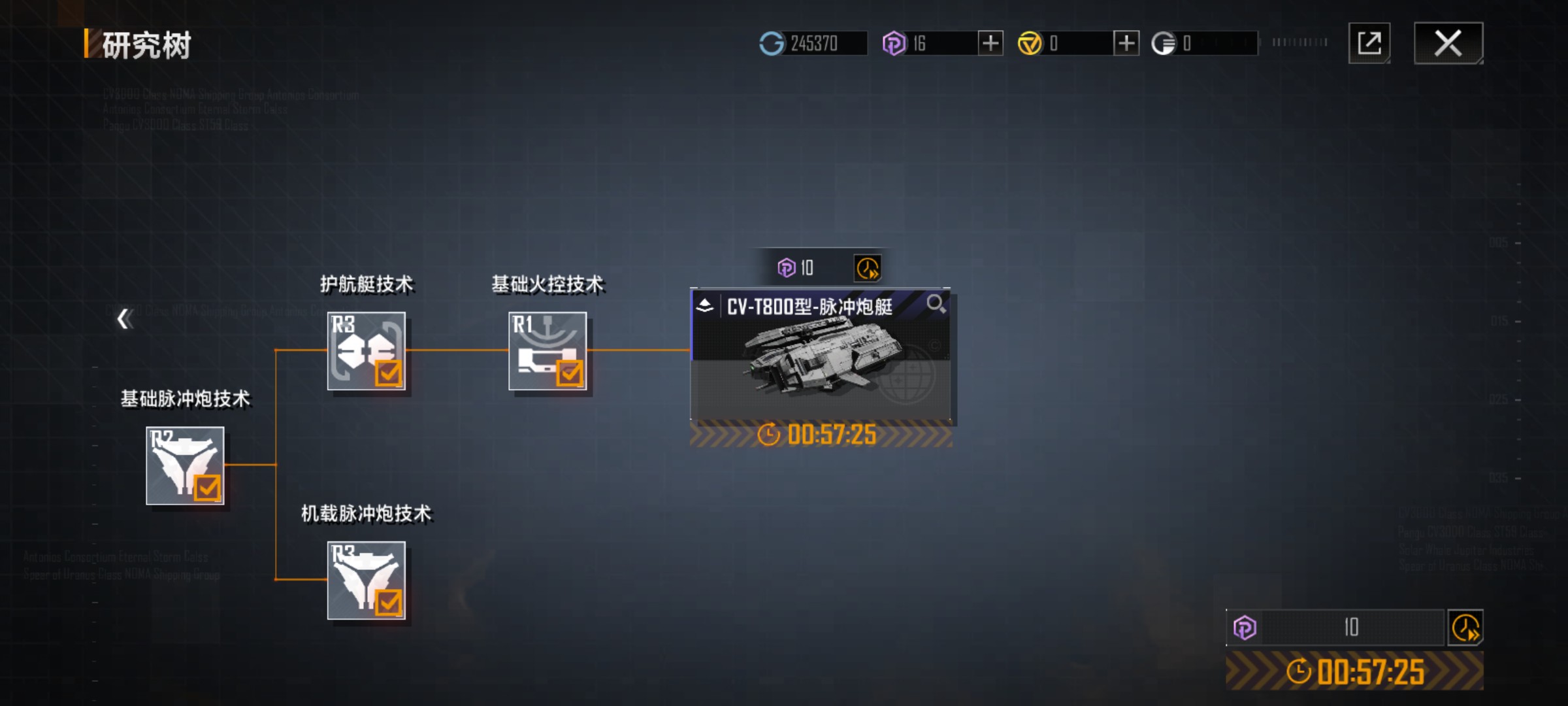Add more gold V currency
Screen dimensions: 1568x706
pos(1126,44)
